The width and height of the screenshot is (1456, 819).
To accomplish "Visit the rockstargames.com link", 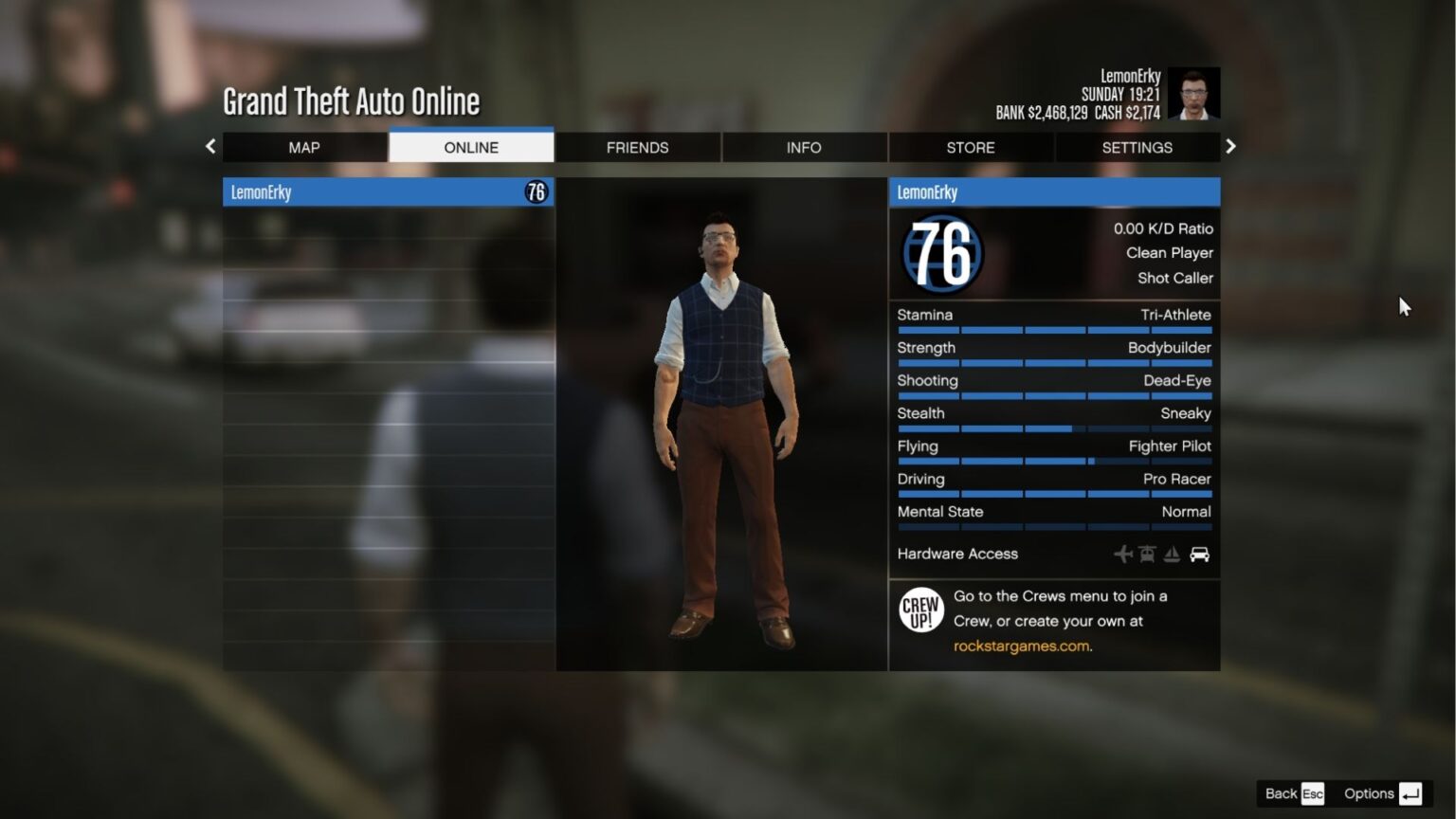I will pos(1022,646).
